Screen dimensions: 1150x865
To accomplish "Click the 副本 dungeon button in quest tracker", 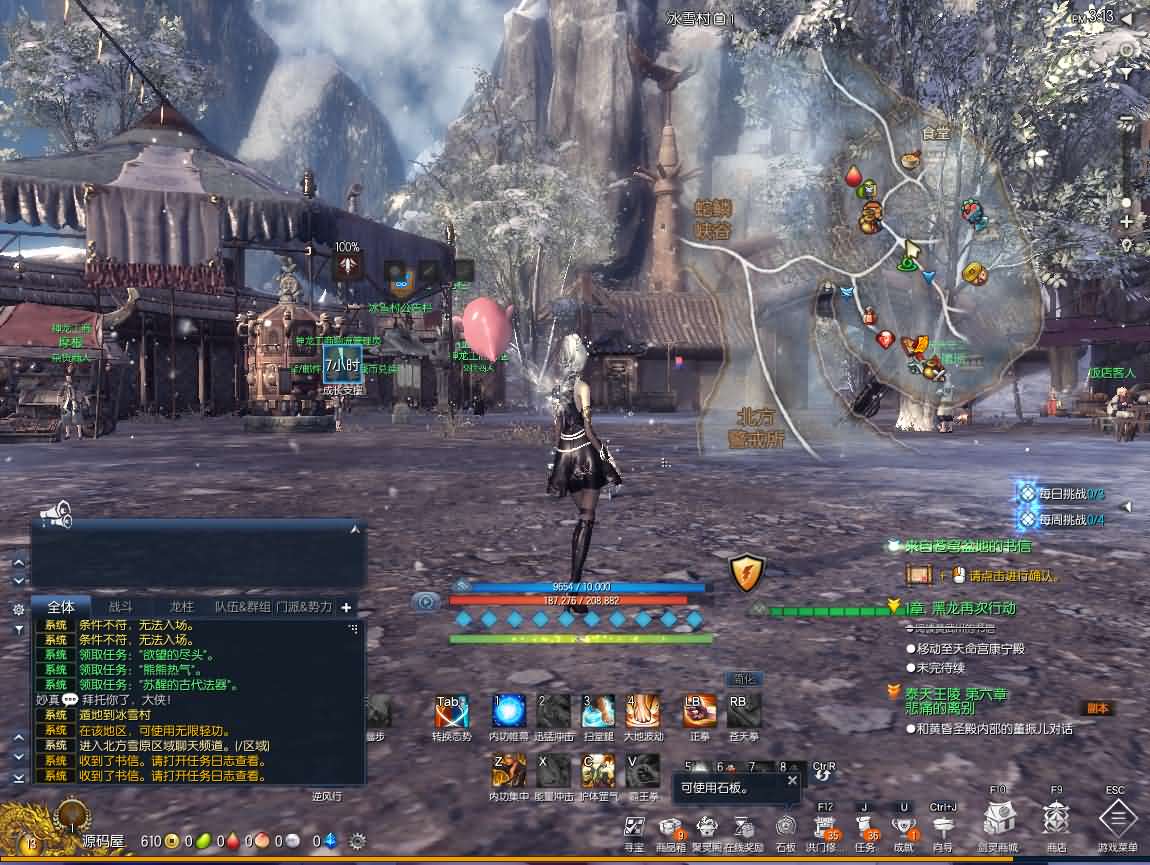I will [x=1097, y=708].
